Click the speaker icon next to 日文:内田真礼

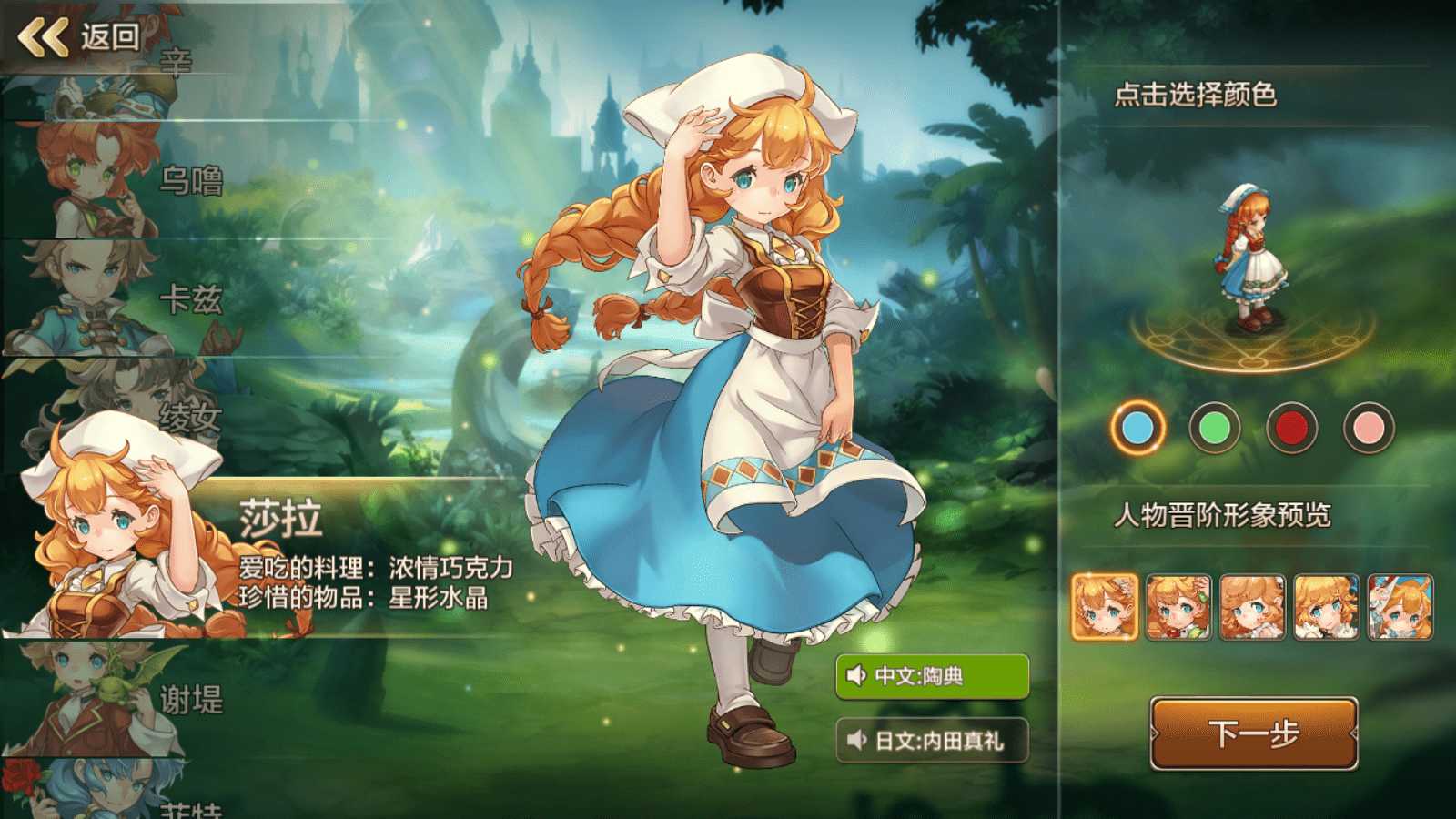click(855, 739)
